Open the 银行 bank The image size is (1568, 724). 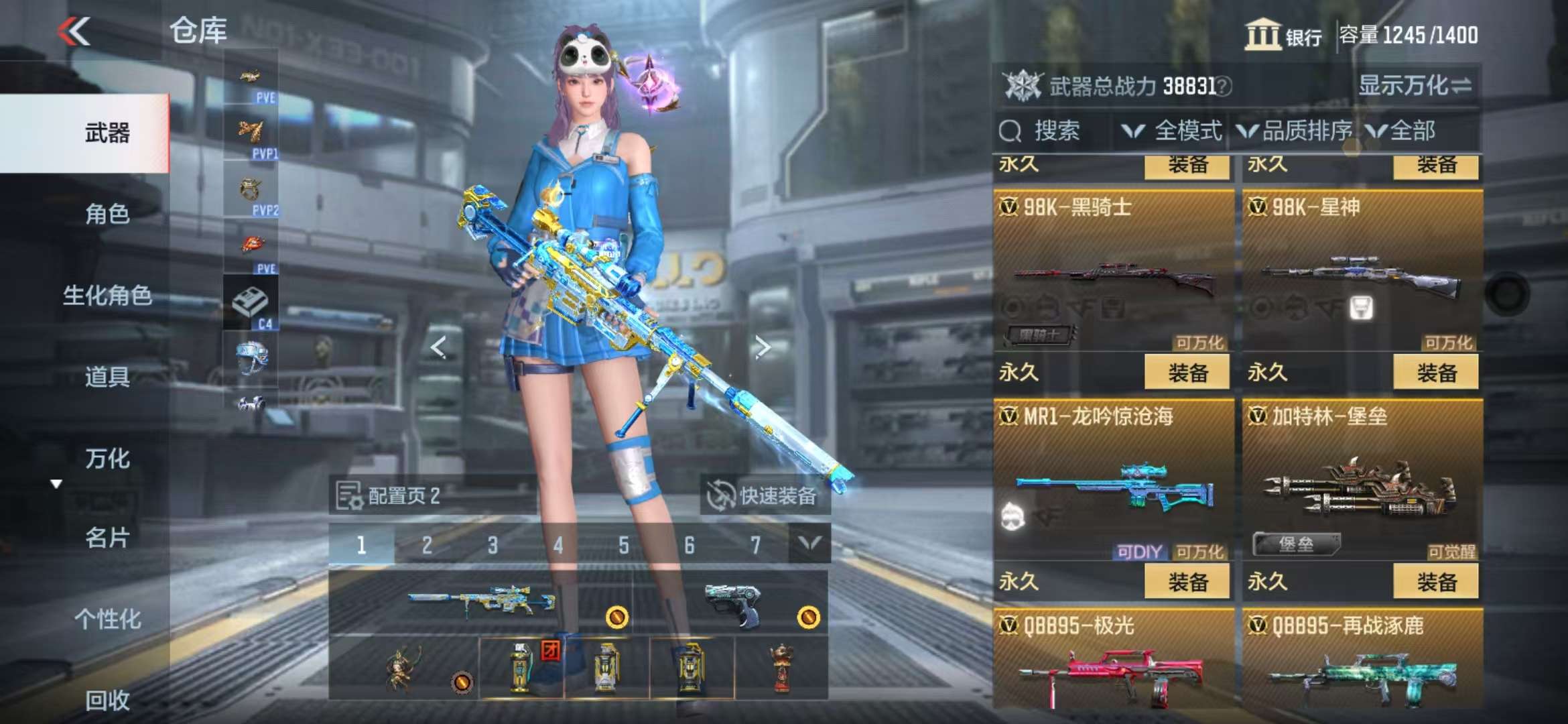click(x=1283, y=35)
